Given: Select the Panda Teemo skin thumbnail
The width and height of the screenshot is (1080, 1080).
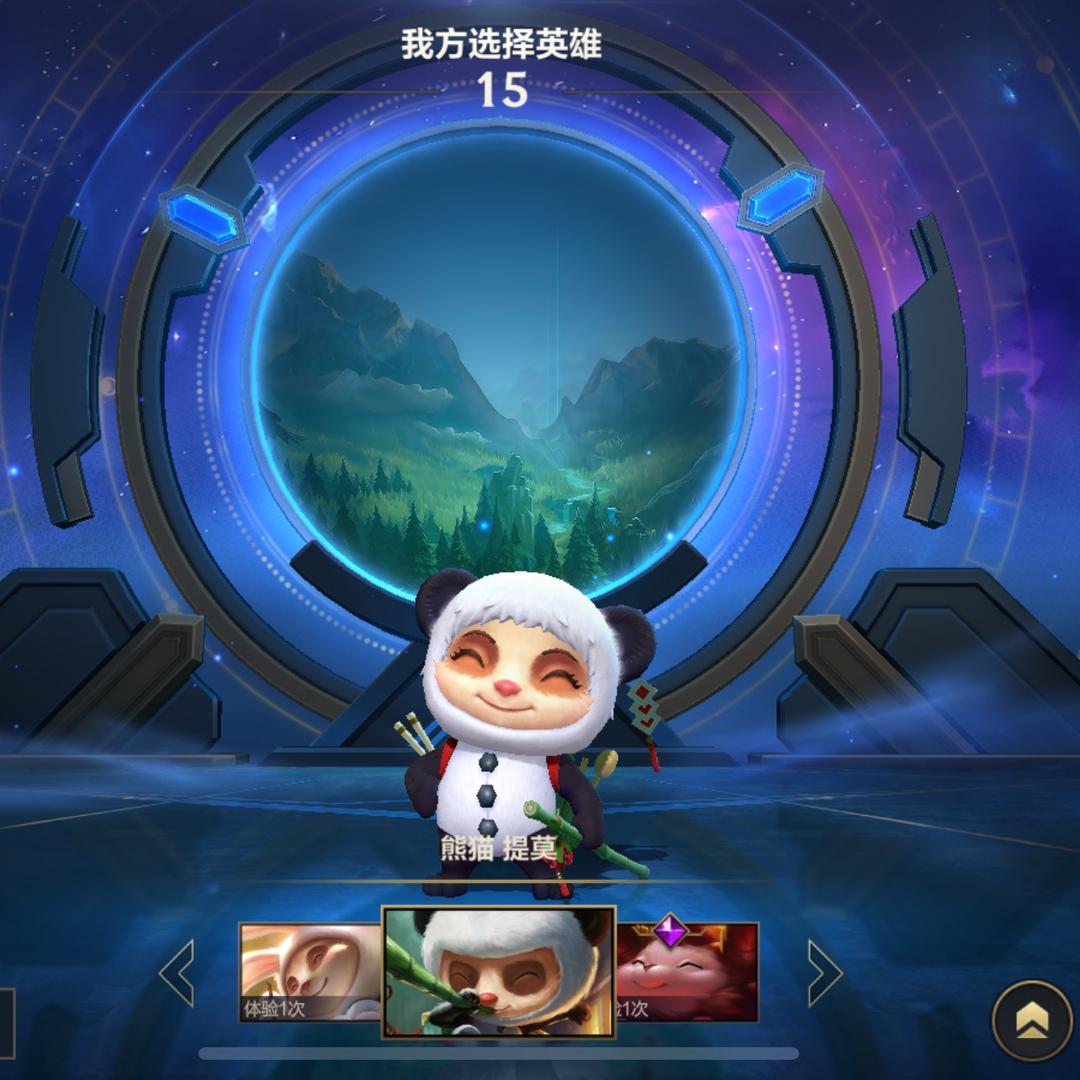Looking at the screenshot, I should [499, 971].
